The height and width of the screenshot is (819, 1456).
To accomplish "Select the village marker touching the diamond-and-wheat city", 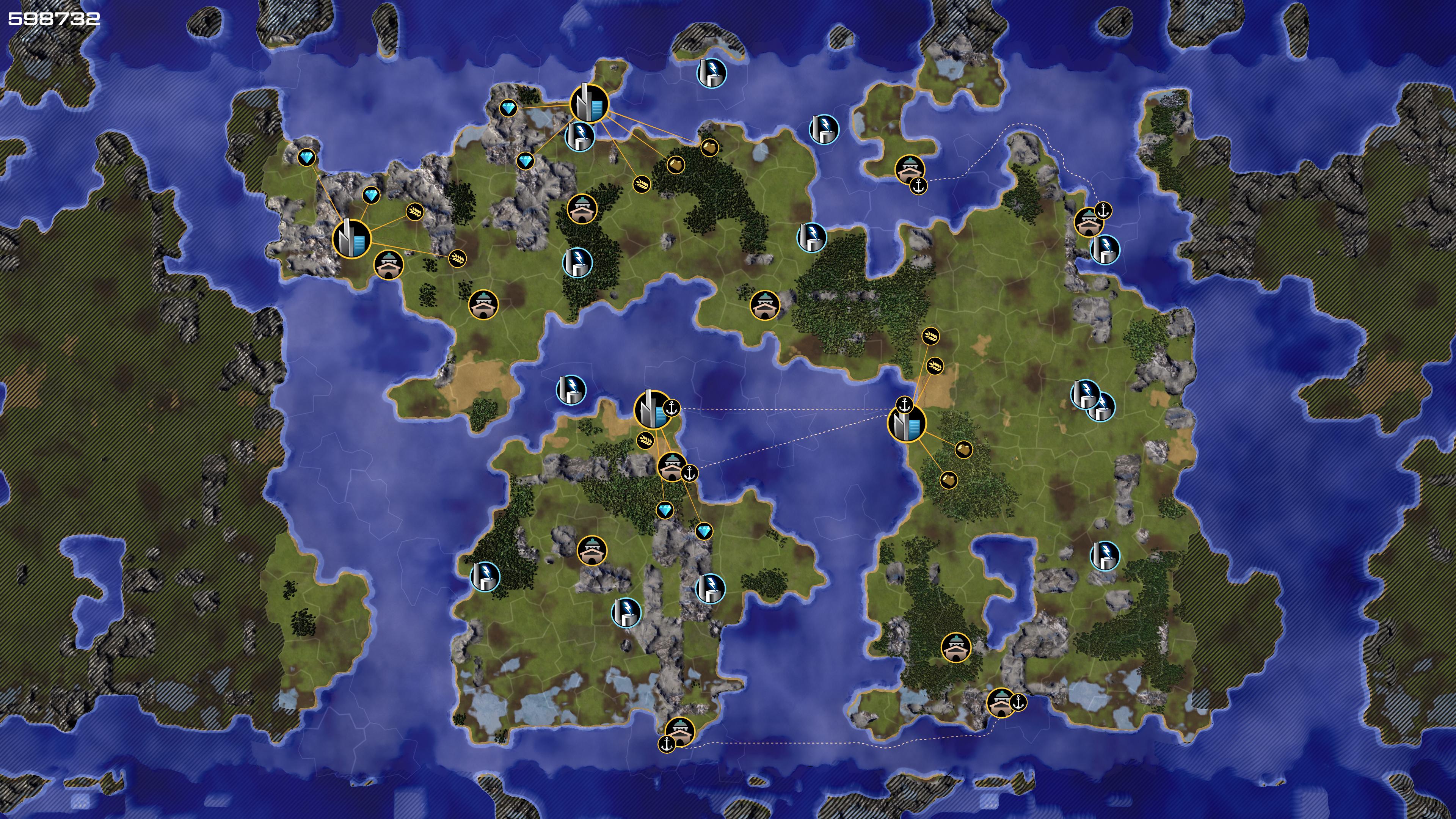I will (389, 265).
